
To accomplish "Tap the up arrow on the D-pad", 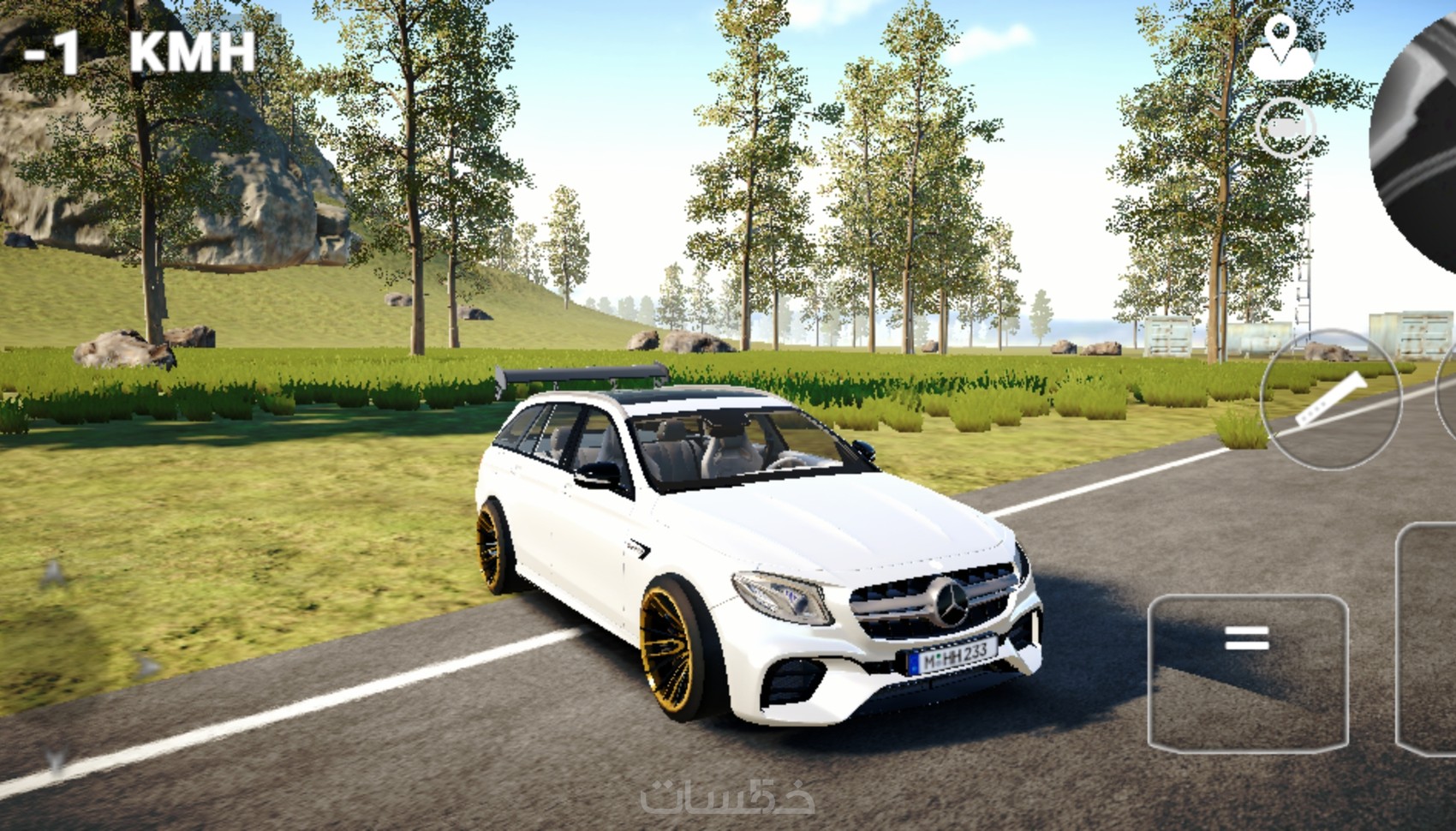I will tap(53, 573).
